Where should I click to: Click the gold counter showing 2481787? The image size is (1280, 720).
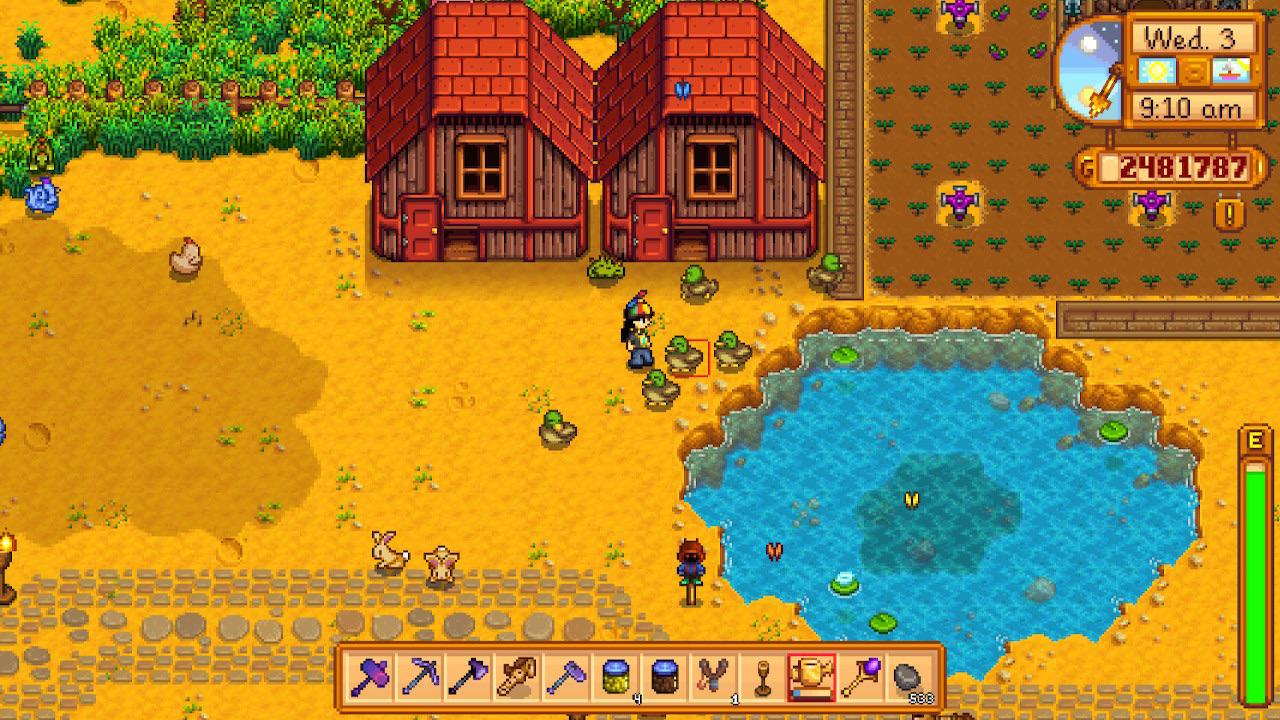[x=1182, y=165]
